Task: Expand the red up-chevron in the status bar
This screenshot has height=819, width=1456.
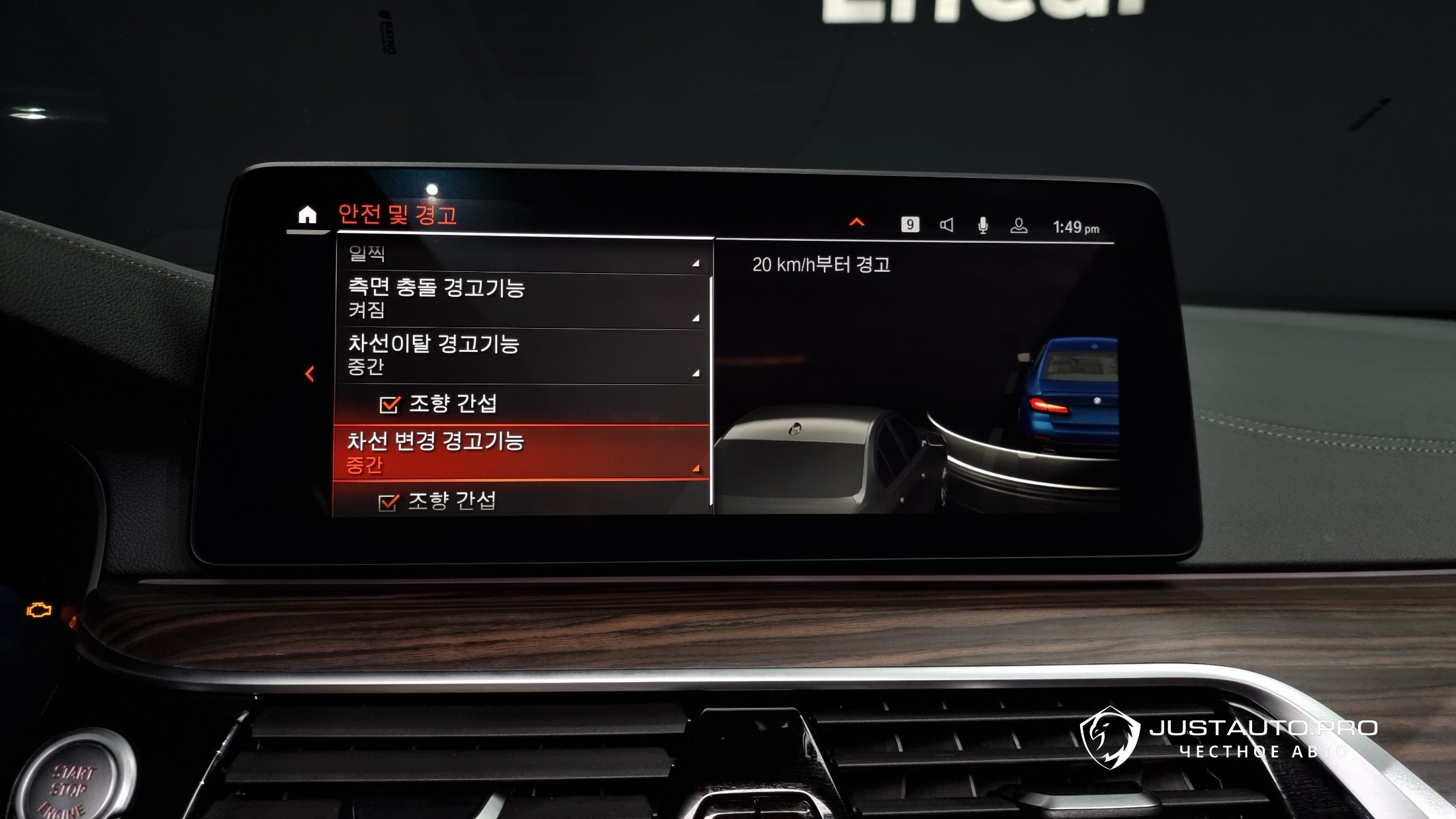Action: click(857, 222)
